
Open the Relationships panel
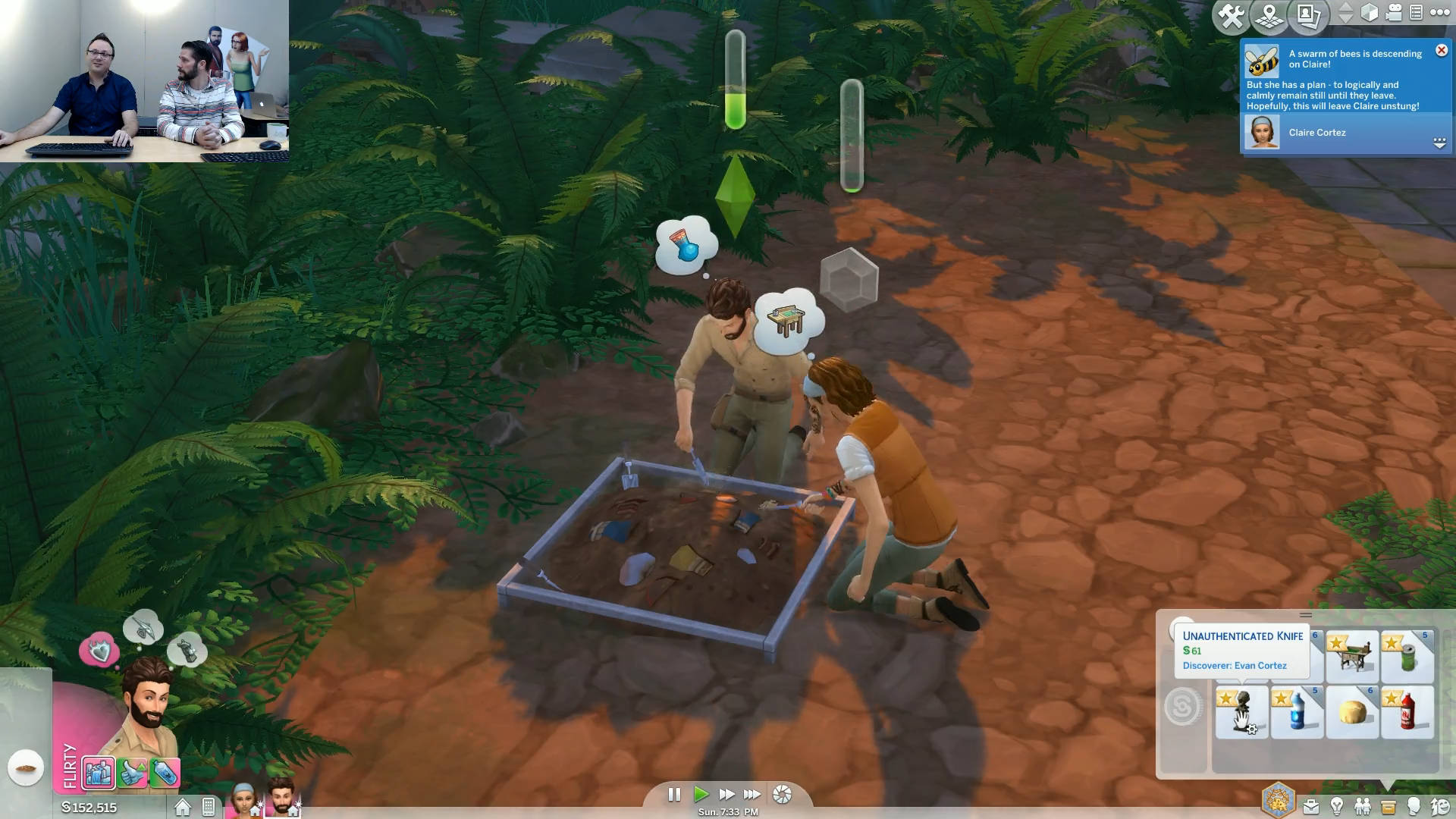point(1363,807)
